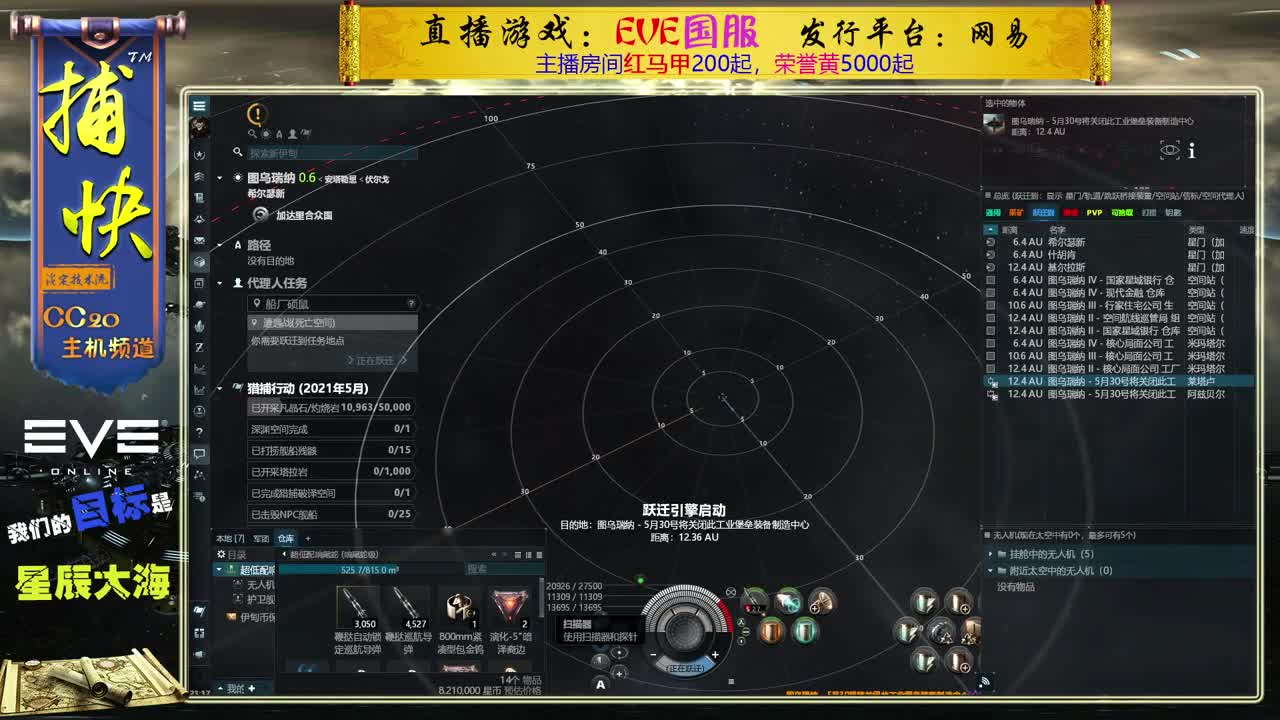
Task: Switch to the 军团 chat tab
Action: (262, 539)
